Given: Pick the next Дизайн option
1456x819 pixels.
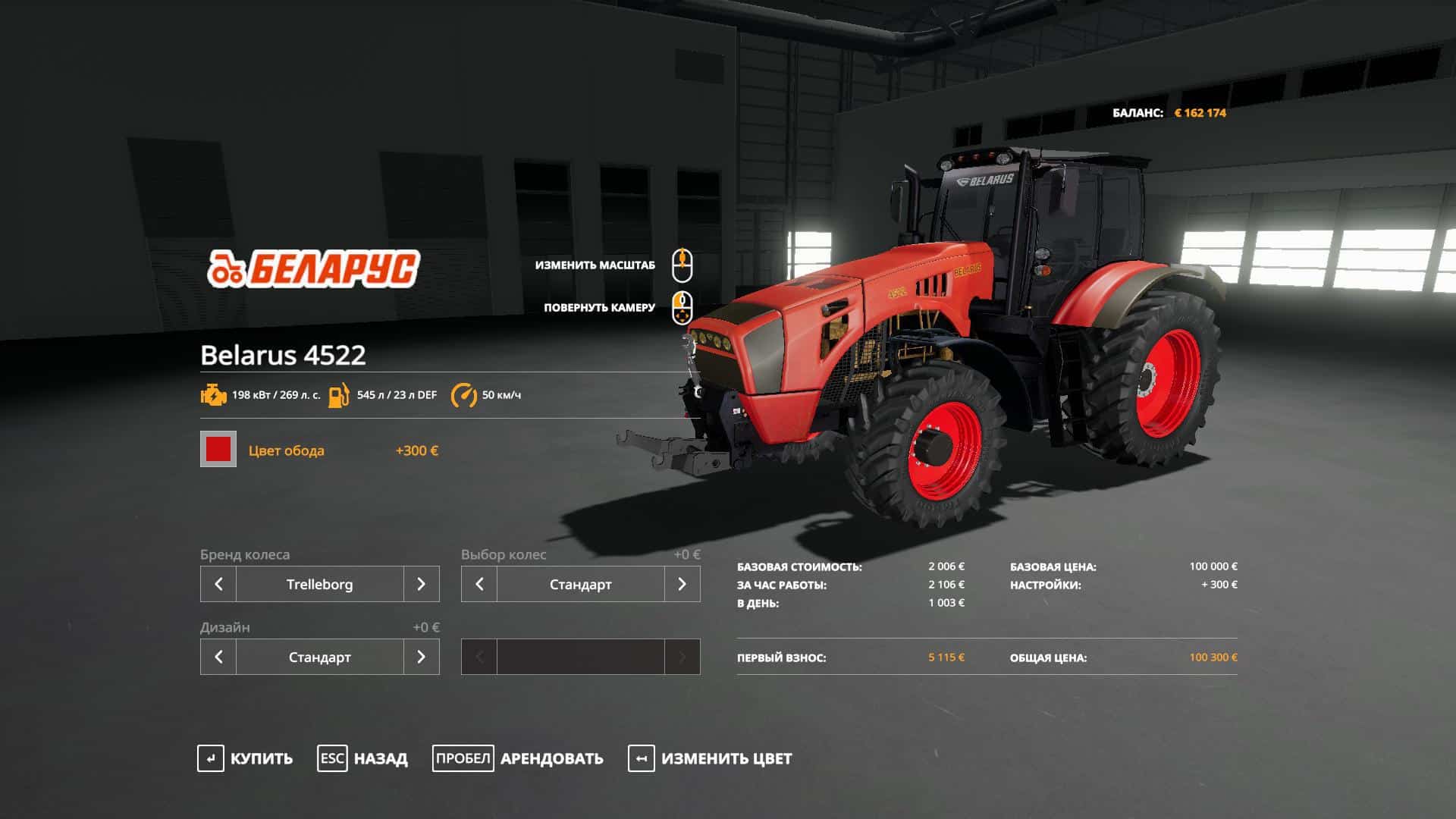Looking at the screenshot, I should tap(421, 657).
